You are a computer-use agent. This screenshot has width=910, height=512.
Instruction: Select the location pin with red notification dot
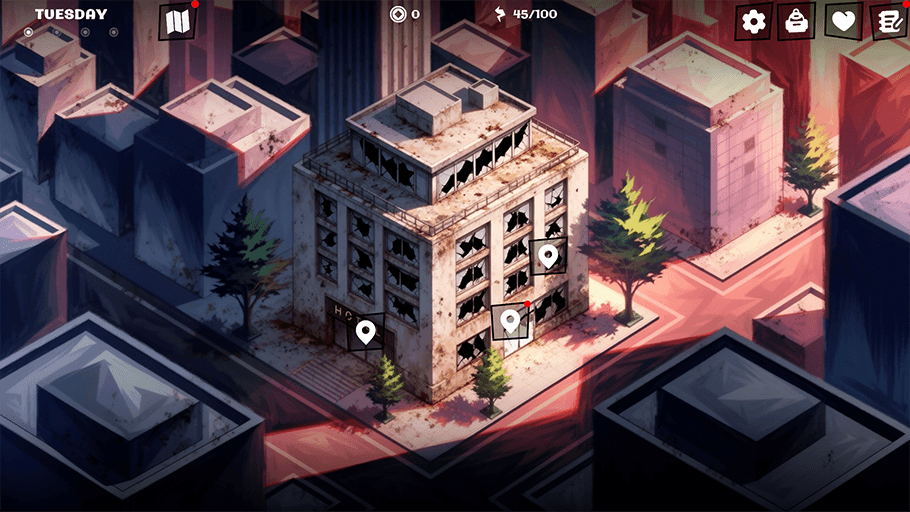510,321
